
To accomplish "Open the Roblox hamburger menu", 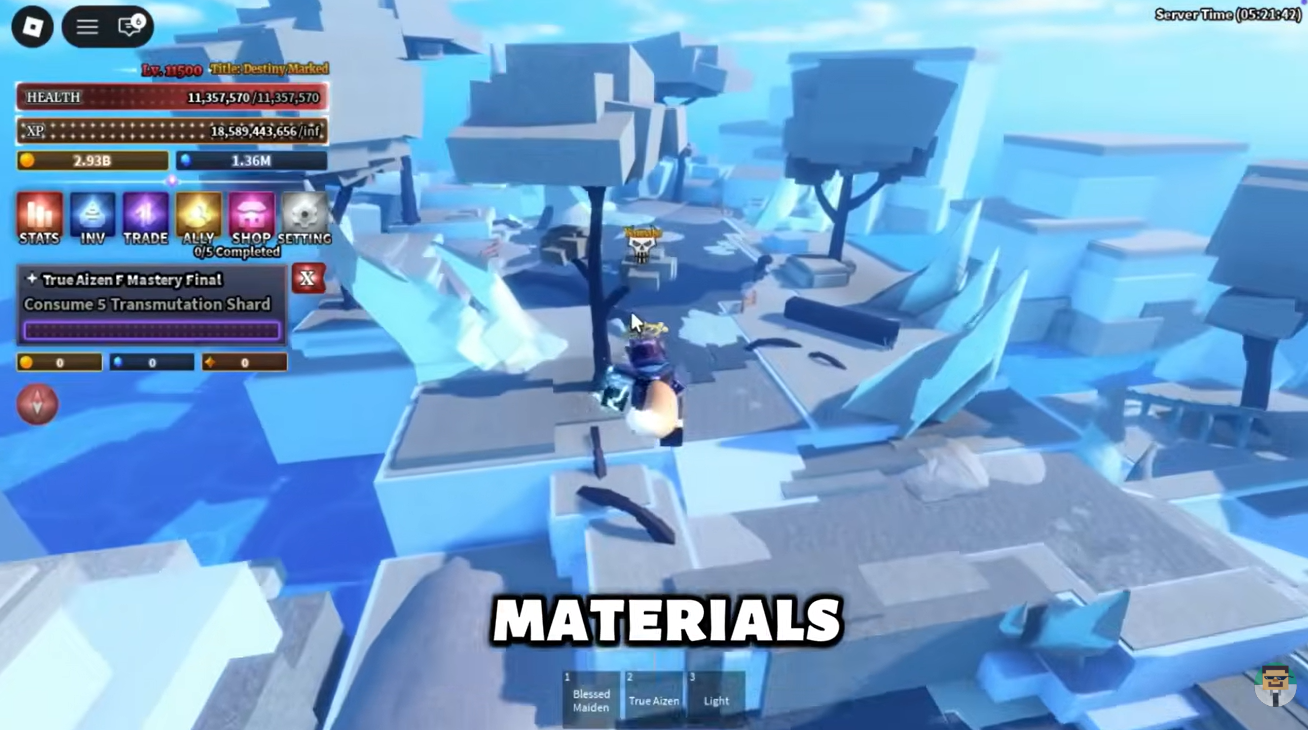I will tap(86, 27).
